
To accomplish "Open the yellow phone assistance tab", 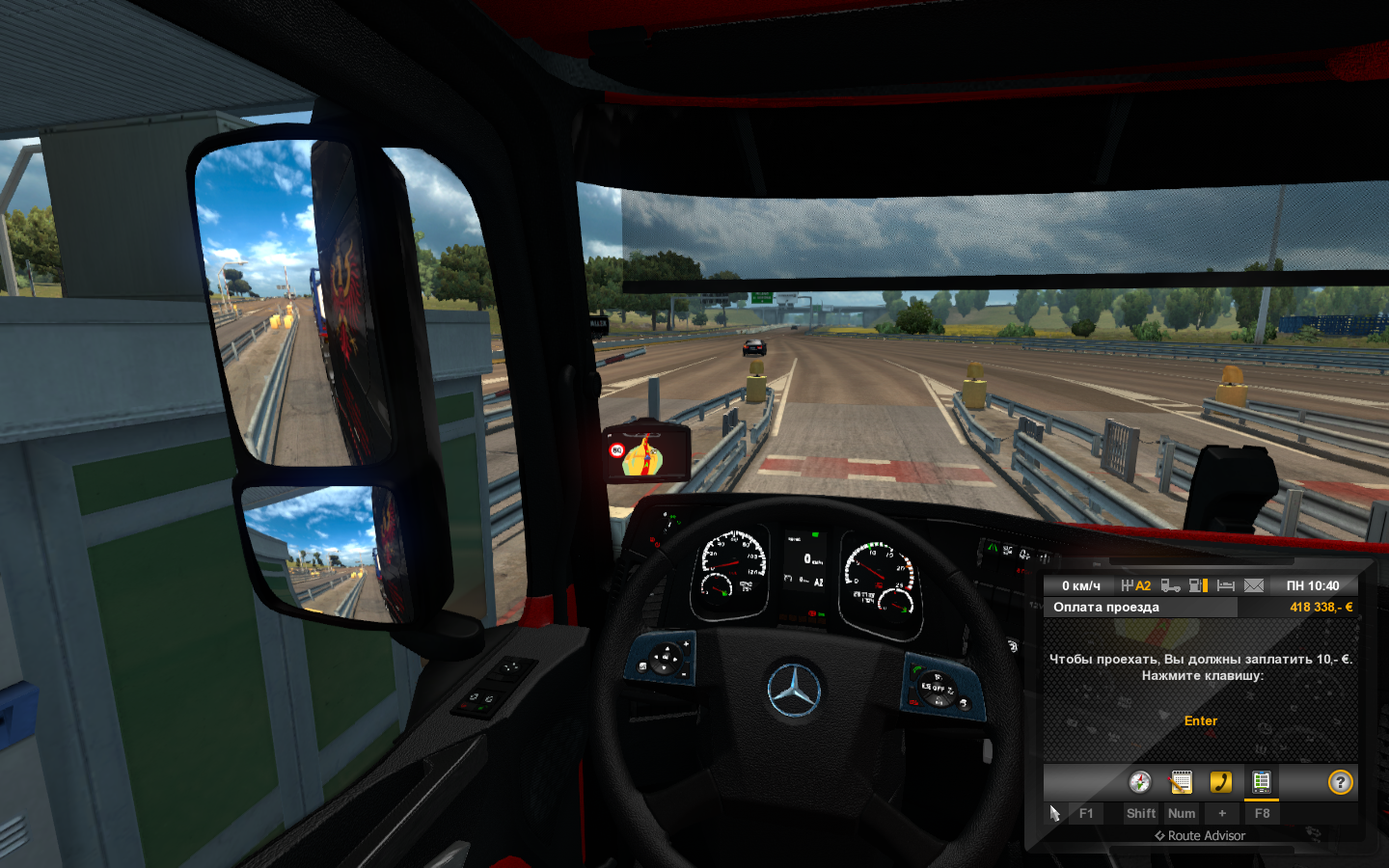I will tap(1221, 782).
